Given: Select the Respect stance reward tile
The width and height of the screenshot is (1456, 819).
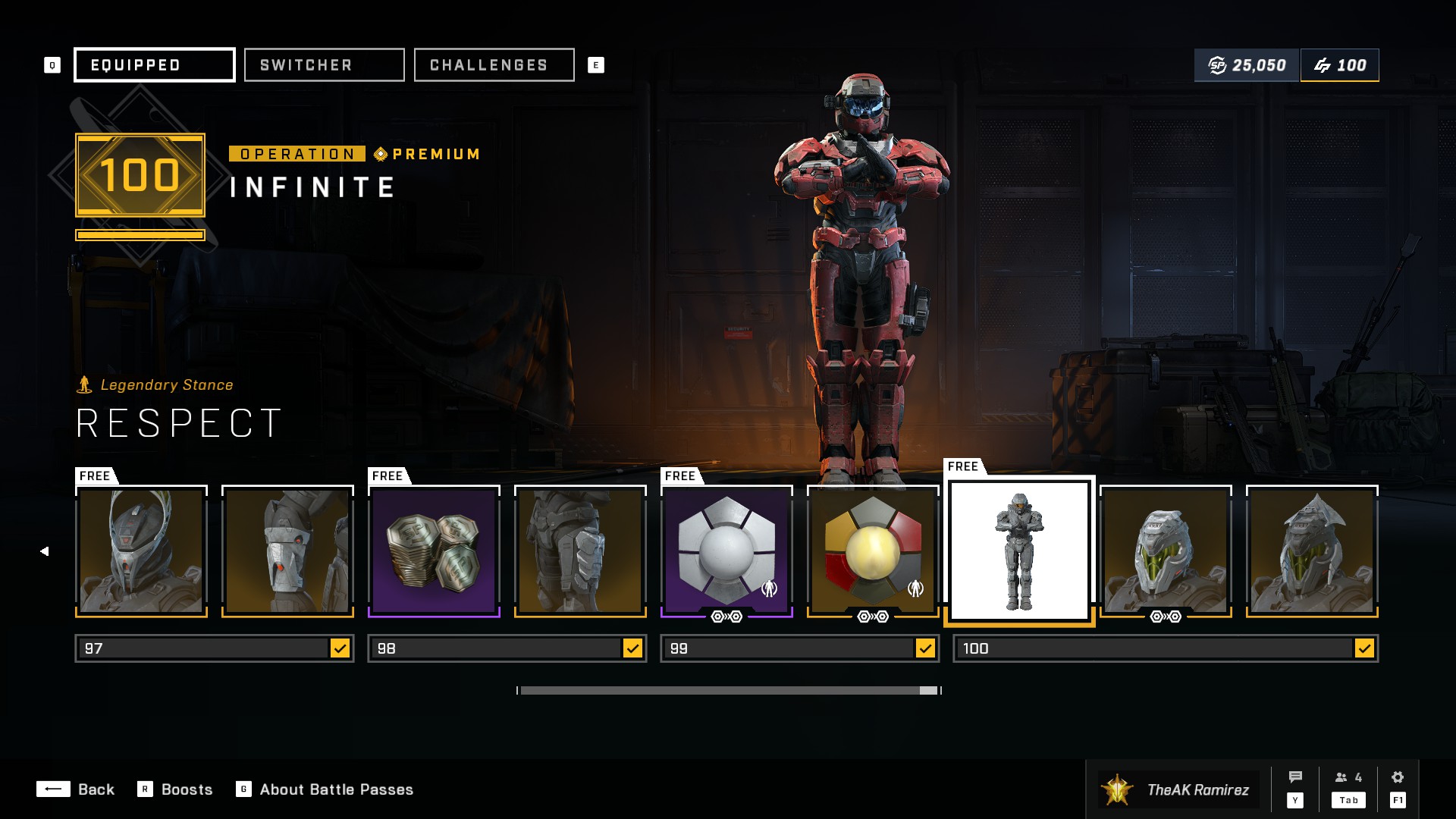Looking at the screenshot, I should 1019,551.
